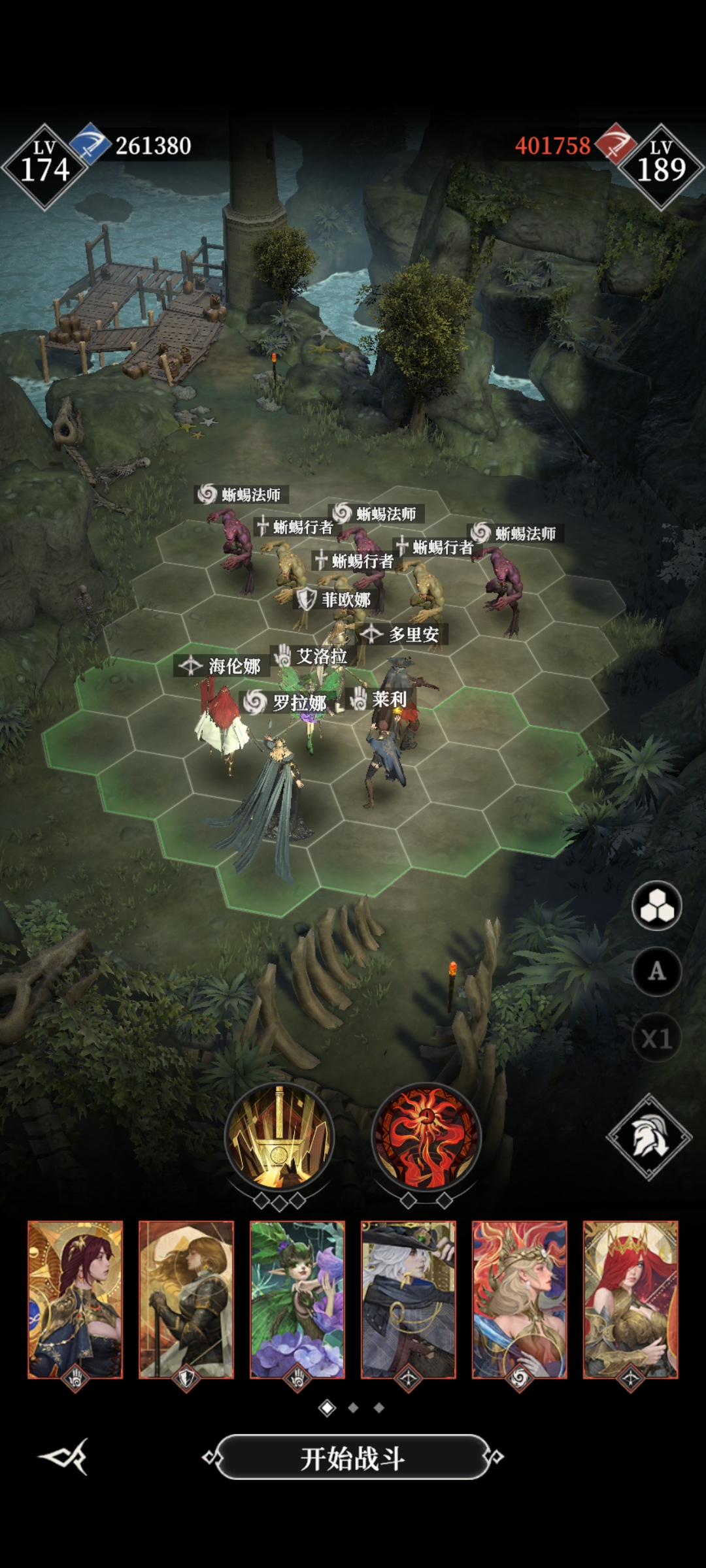Start the battle with 开始战斗 button
This screenshot has height=1568, width=706.
point(353,1457)
